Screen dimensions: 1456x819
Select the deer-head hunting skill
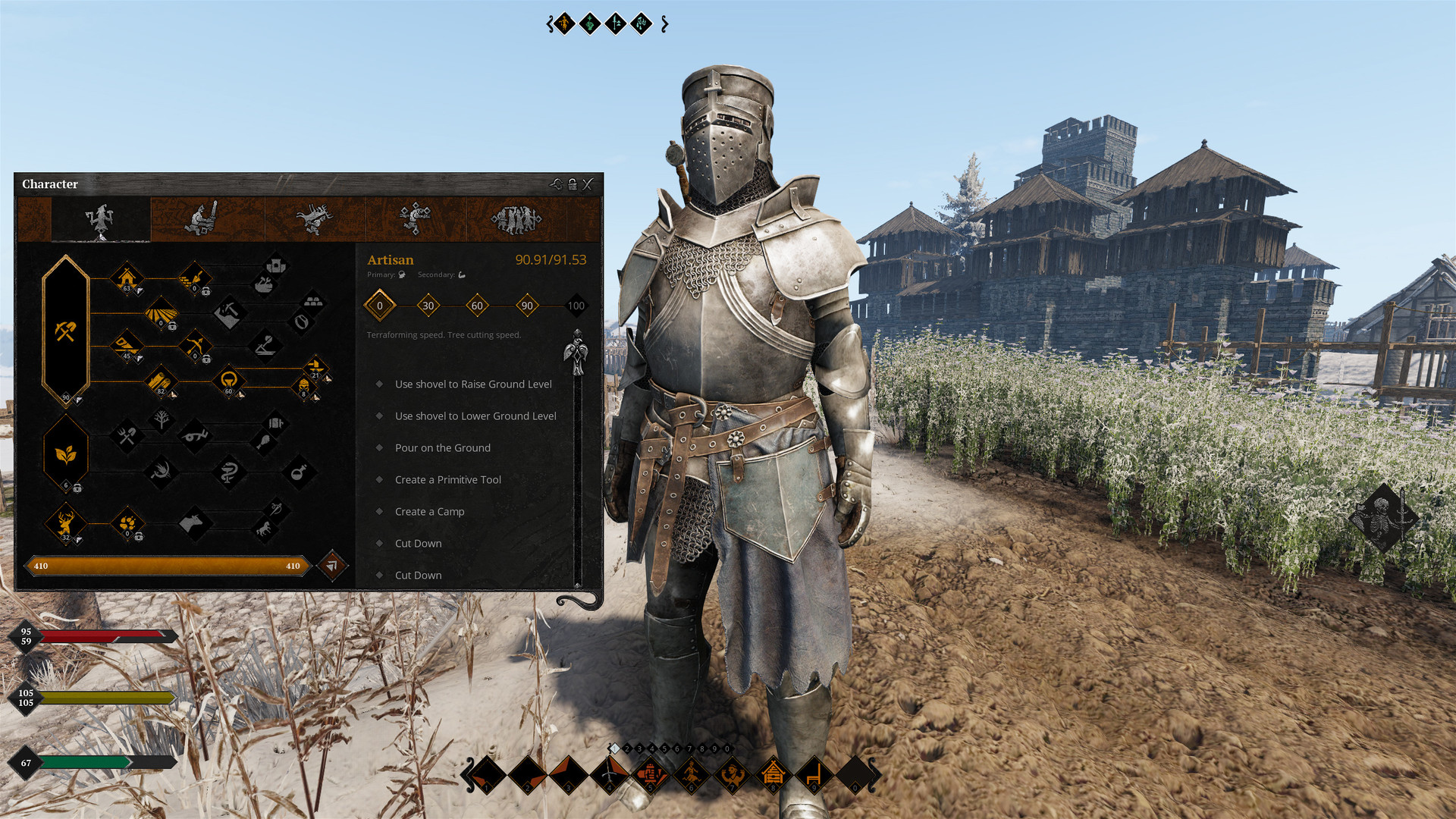point(65,522)
